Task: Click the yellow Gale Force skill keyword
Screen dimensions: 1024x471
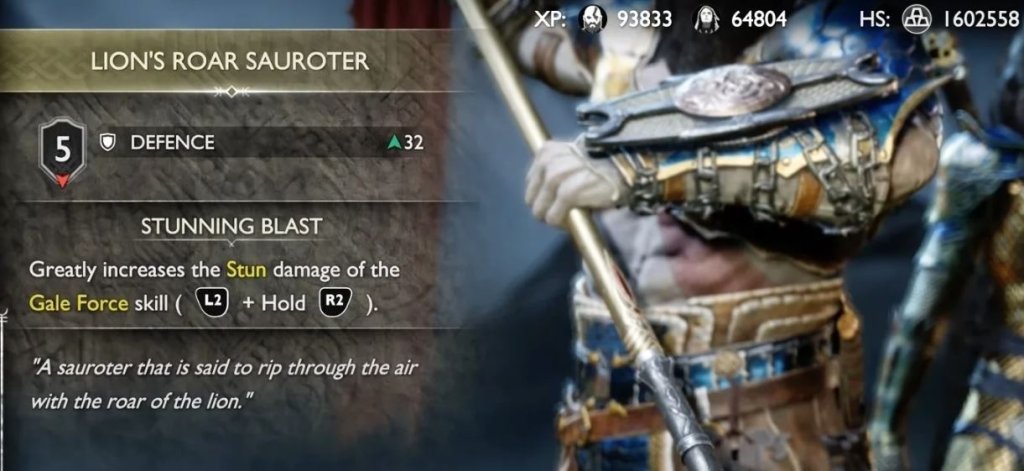Action: coord(78,304)
